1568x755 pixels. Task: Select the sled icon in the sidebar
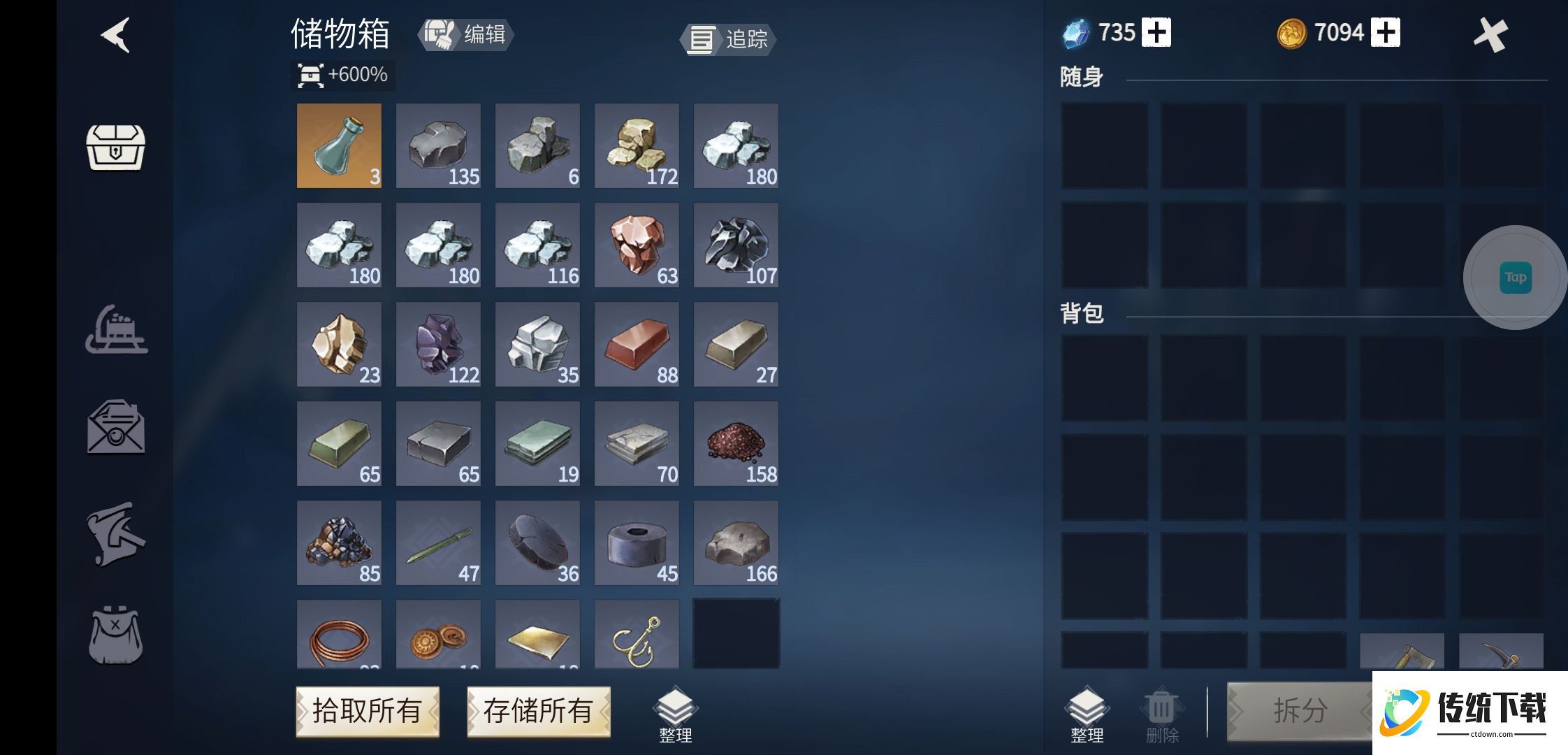117,330
